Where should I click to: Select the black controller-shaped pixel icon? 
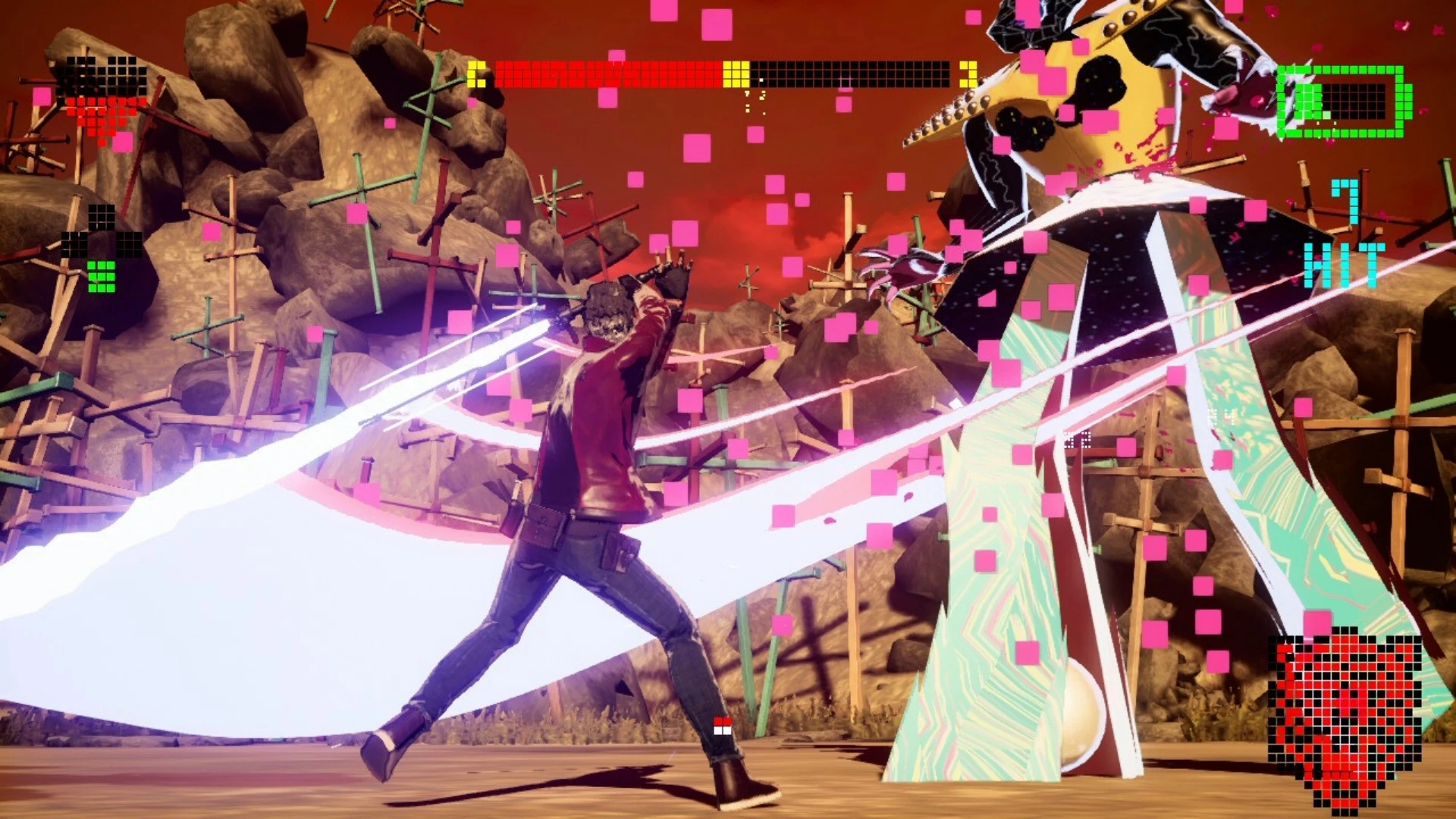click(x=101, y=227)
